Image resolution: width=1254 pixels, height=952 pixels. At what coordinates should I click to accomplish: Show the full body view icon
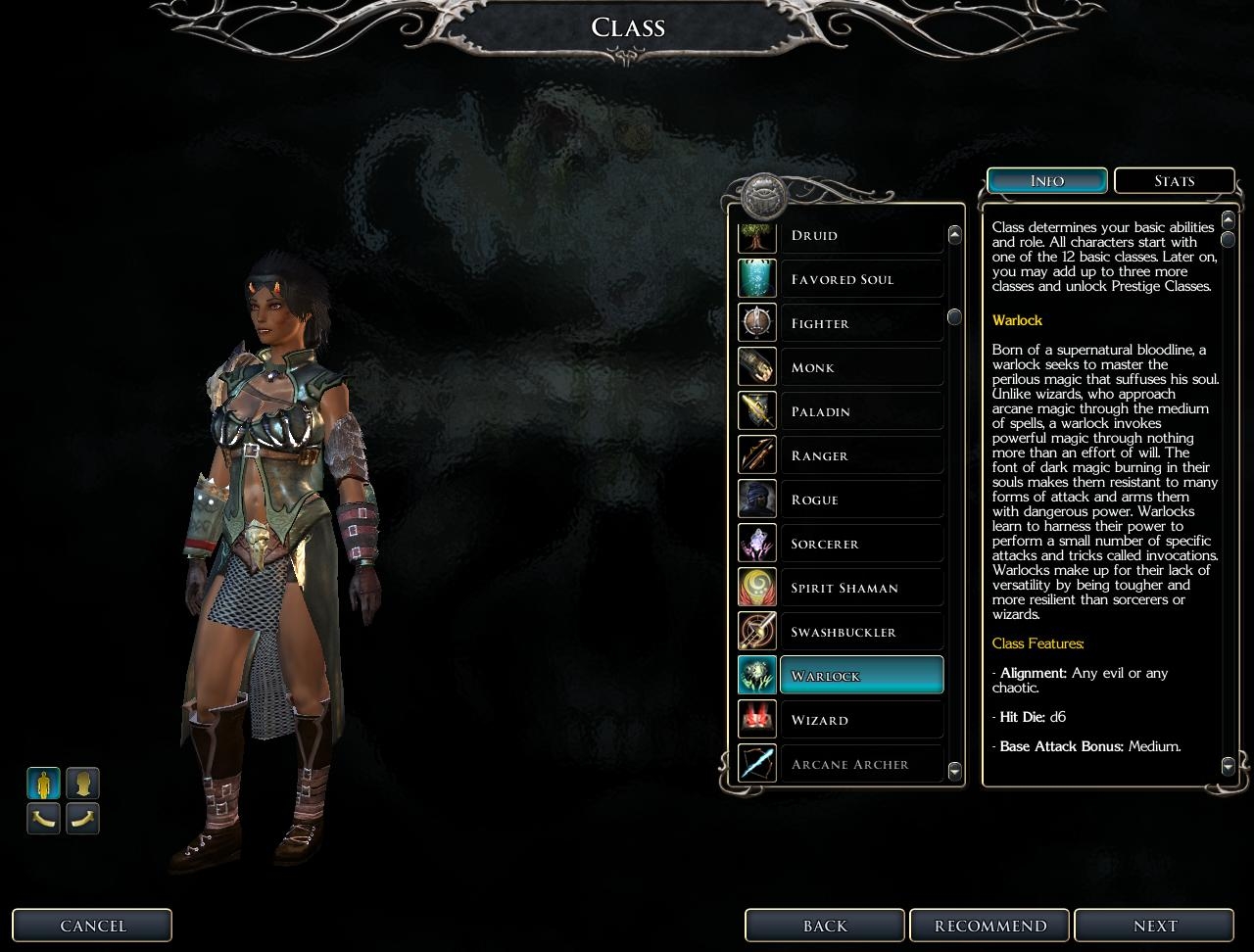tap(43, 784)
